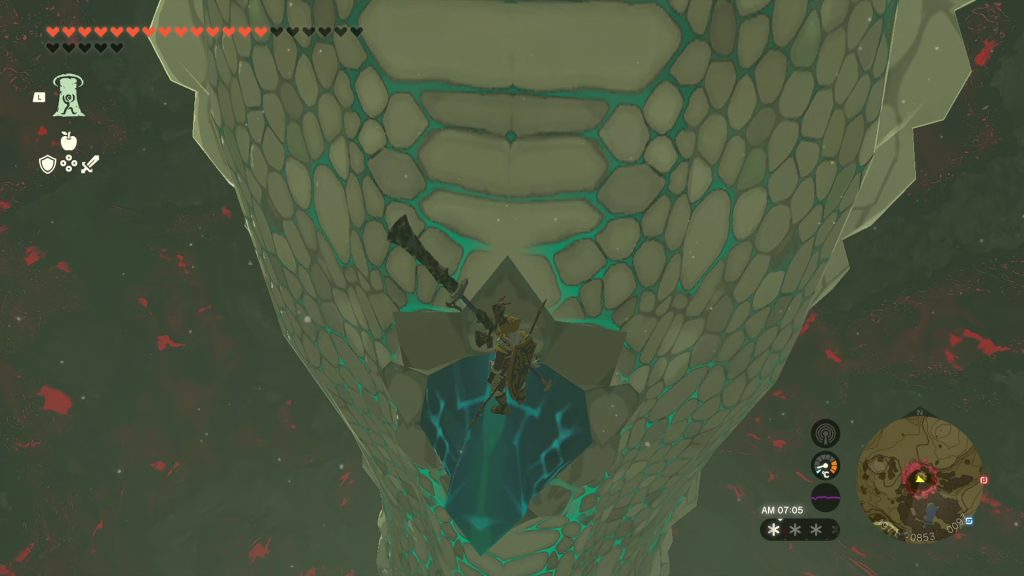Click the north compass indicator above minimap
The height and width of the screenshot is (576, 1024).
pos(919,411)
